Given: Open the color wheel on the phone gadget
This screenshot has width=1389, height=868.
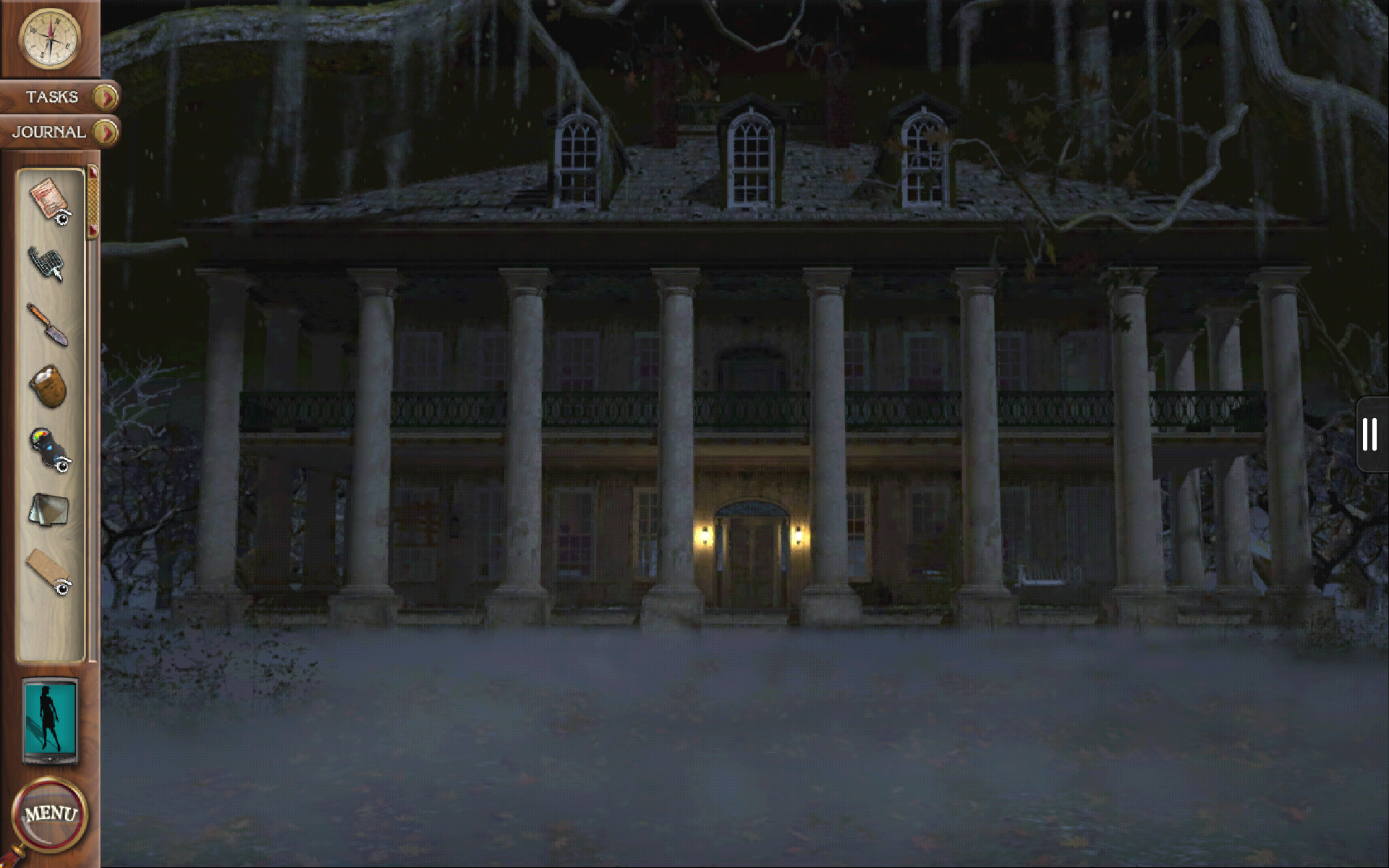Looking at the screenshot, I should 40,434.
